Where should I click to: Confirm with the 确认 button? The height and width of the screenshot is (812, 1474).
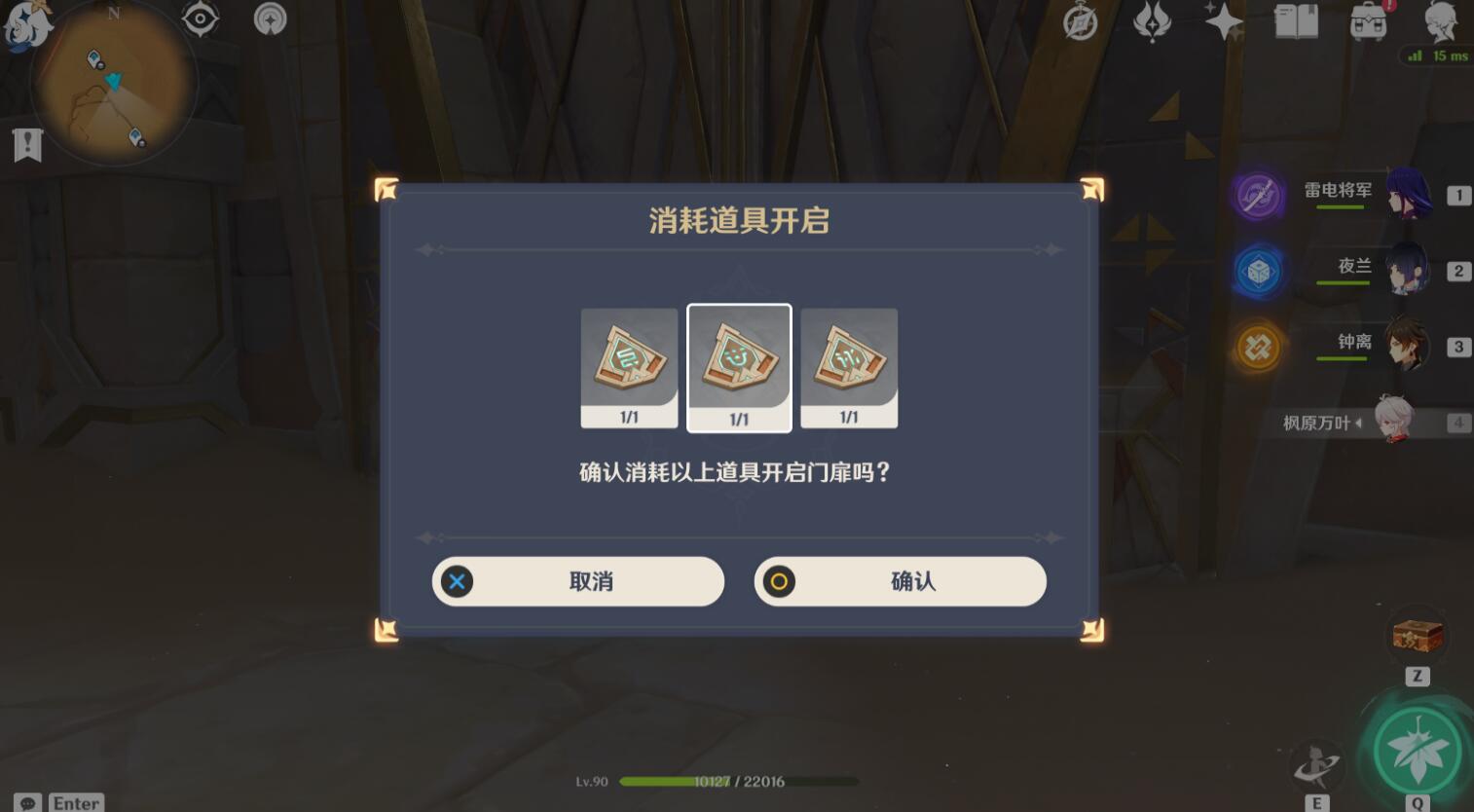(x=900, y=581)
